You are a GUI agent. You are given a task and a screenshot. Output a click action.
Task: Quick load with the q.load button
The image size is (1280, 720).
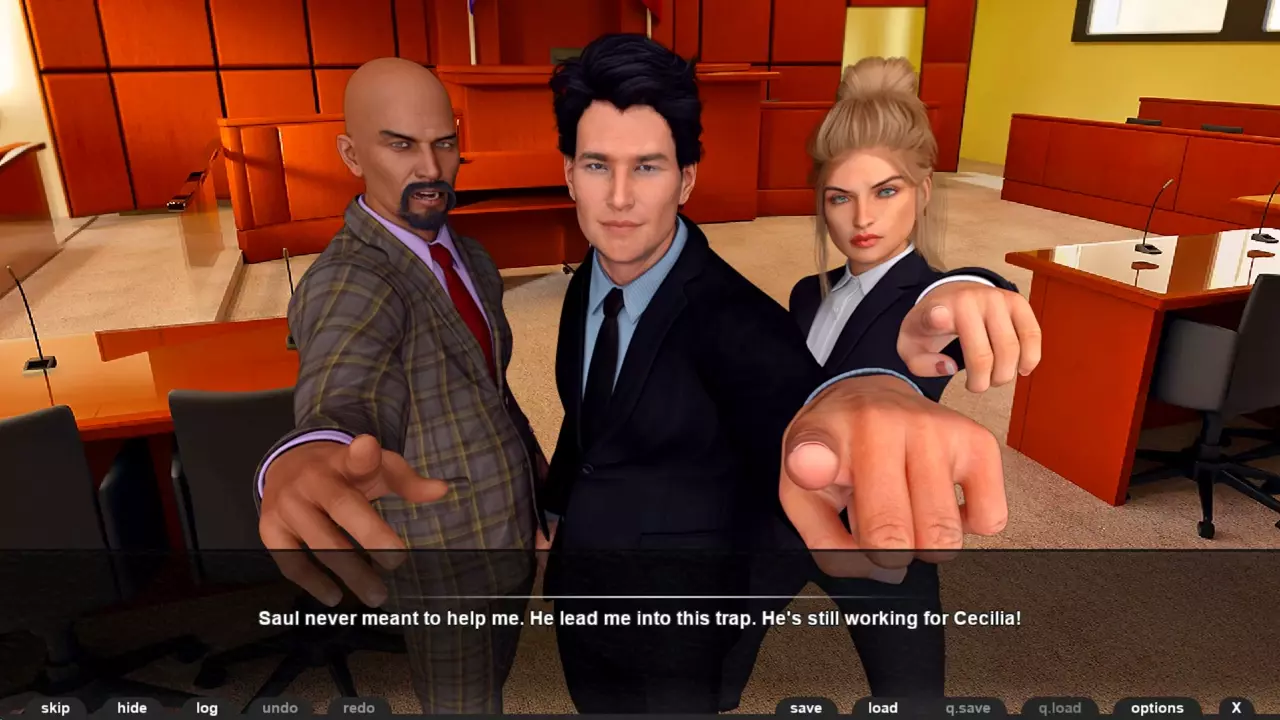[1060, 708]
